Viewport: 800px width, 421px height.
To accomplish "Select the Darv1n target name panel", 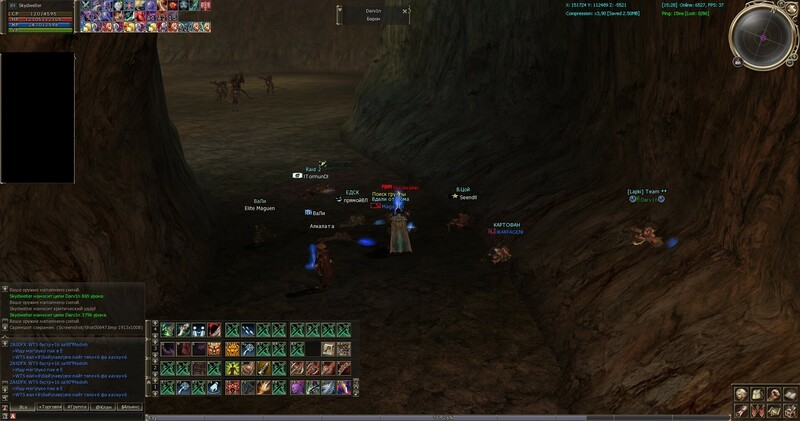I will coord(373,14).
